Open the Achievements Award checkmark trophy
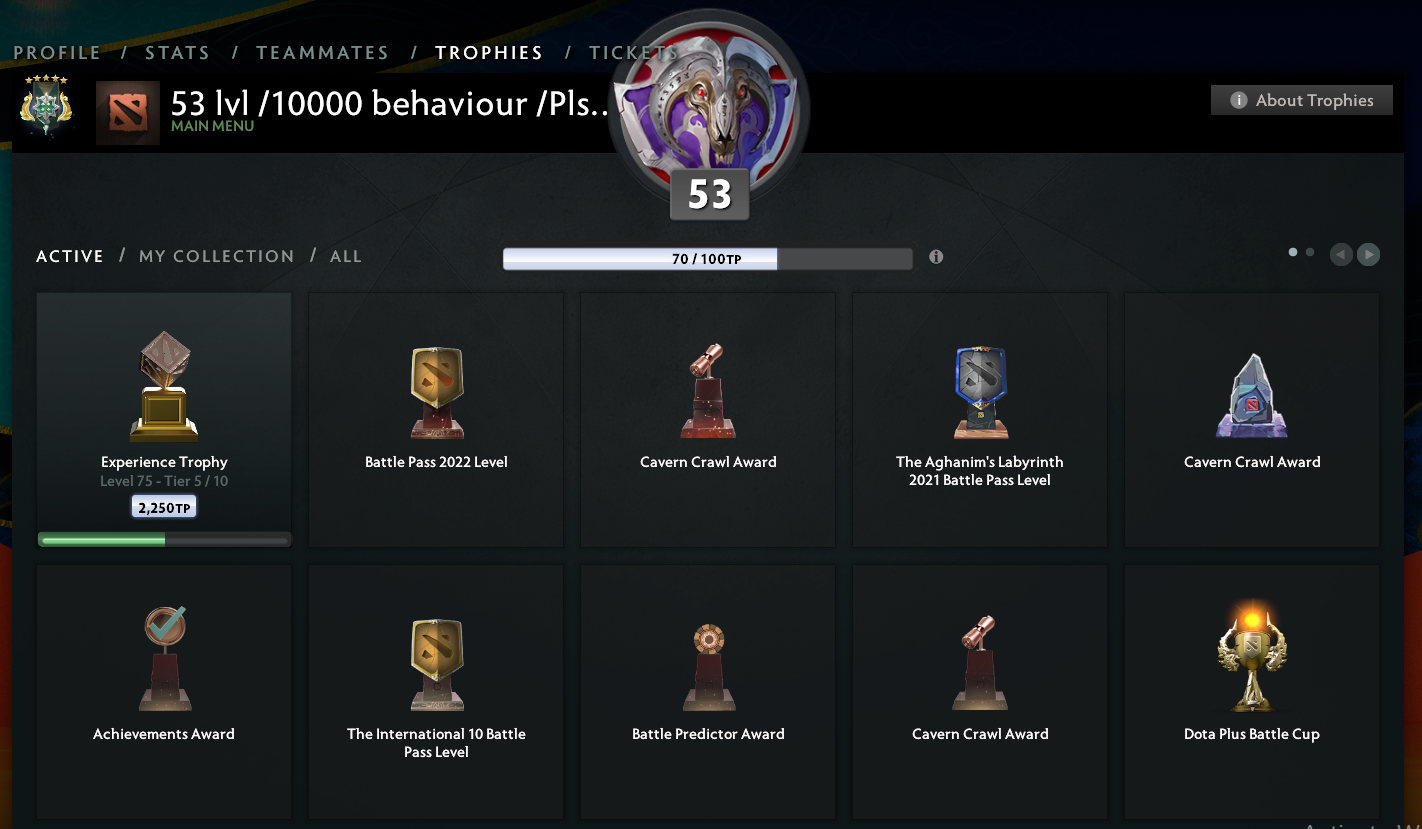Screen dimensions: 1422x829 point(163,657)
